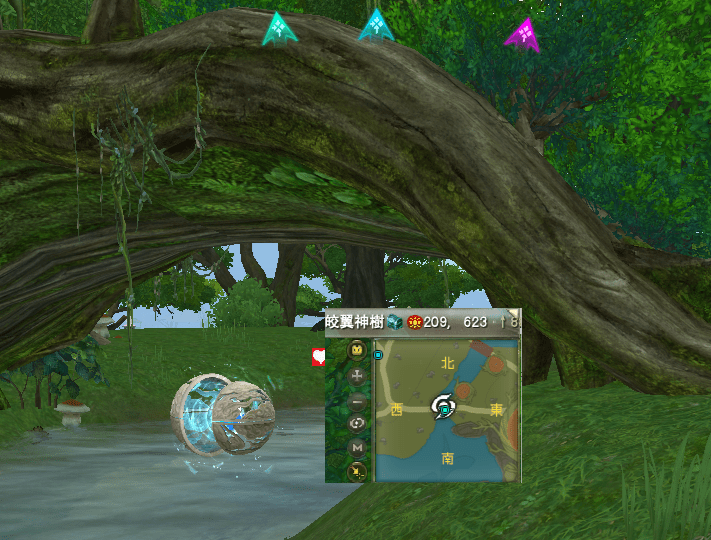Click the teal treasure chest icon in minimap header
Screen dimensions: 711x540
pyautogui.click(x=394, y=322)
